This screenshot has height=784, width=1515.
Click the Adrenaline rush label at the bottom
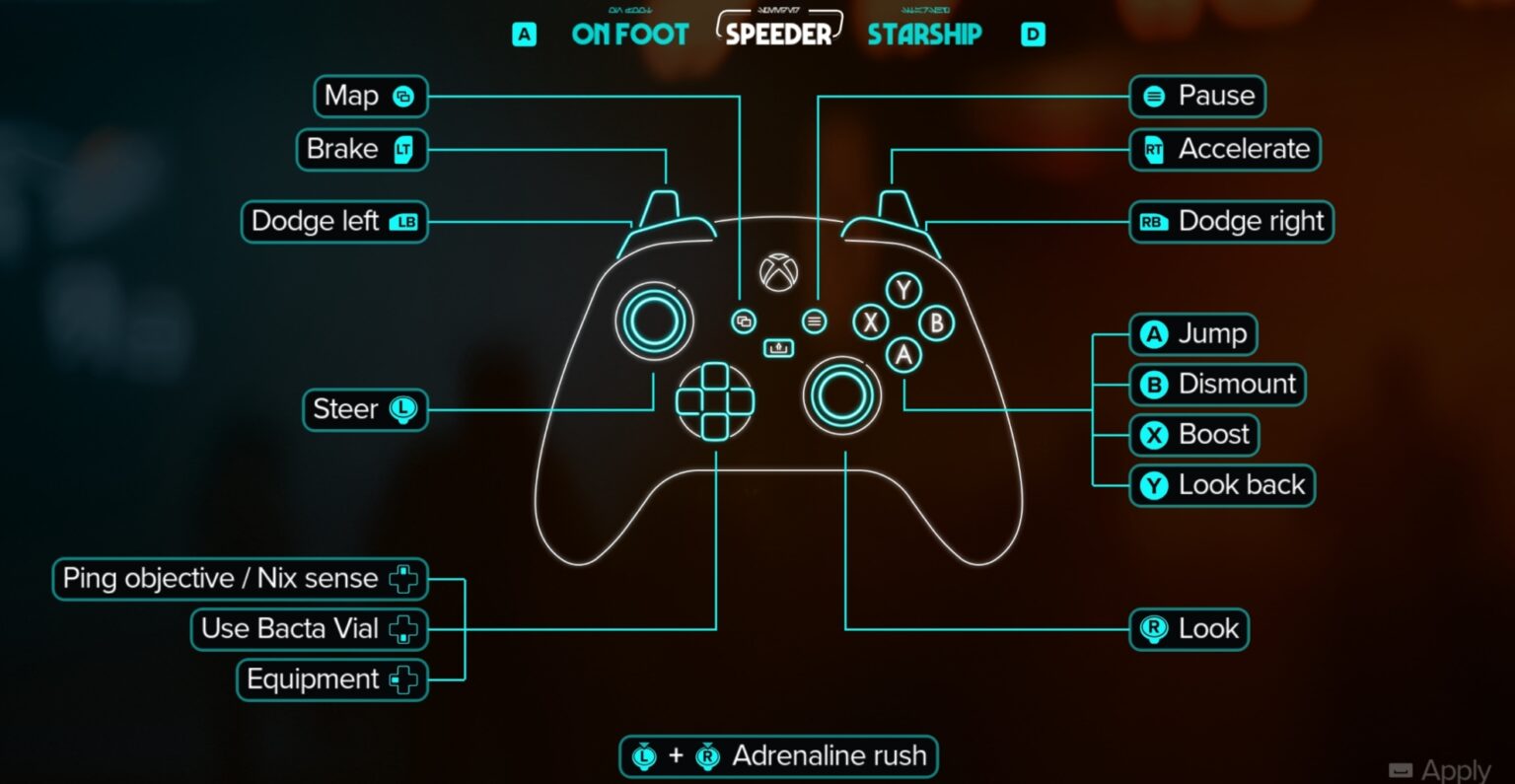(x=830, y=755)
